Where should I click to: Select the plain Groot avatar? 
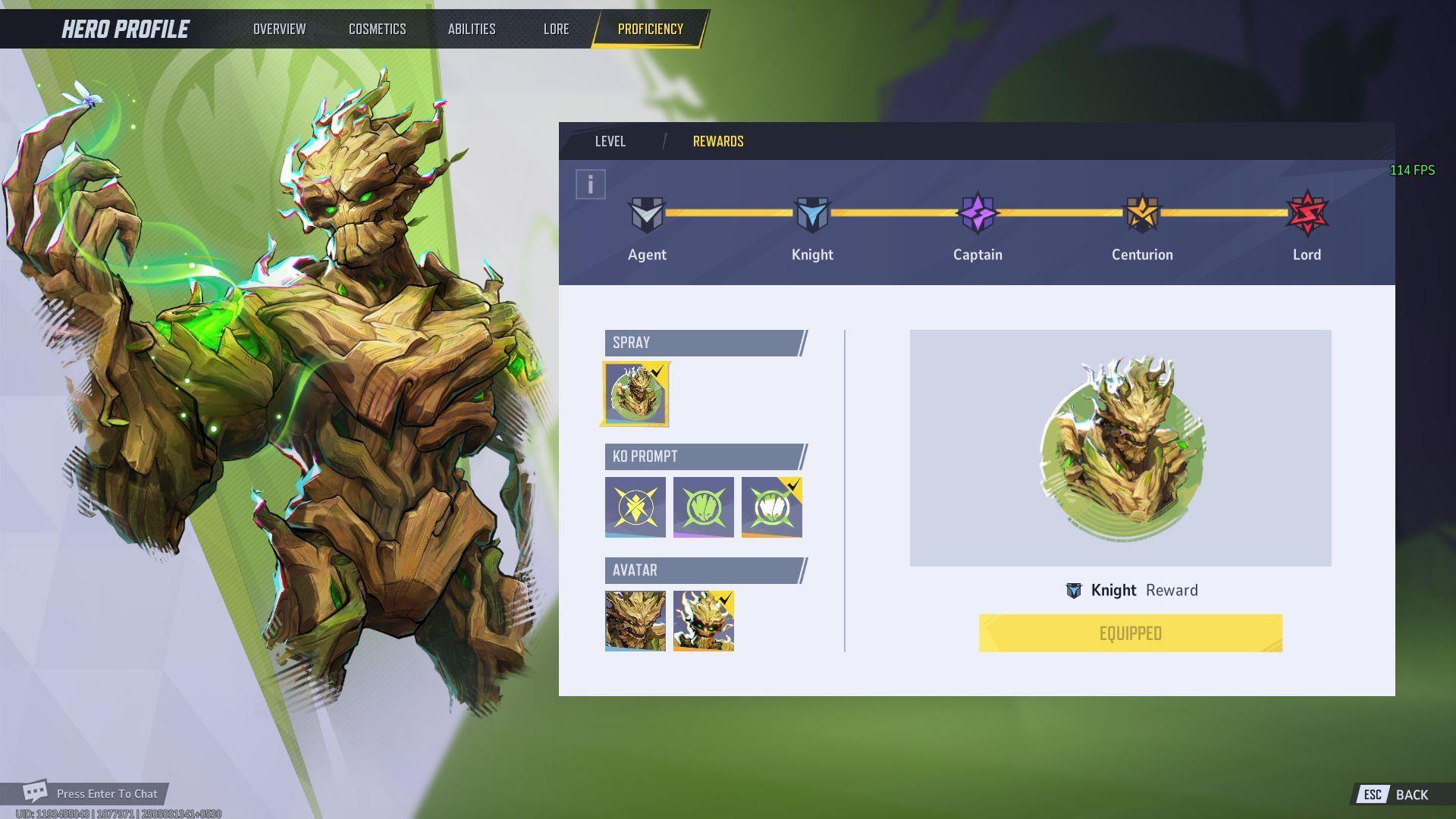[635, 620]
